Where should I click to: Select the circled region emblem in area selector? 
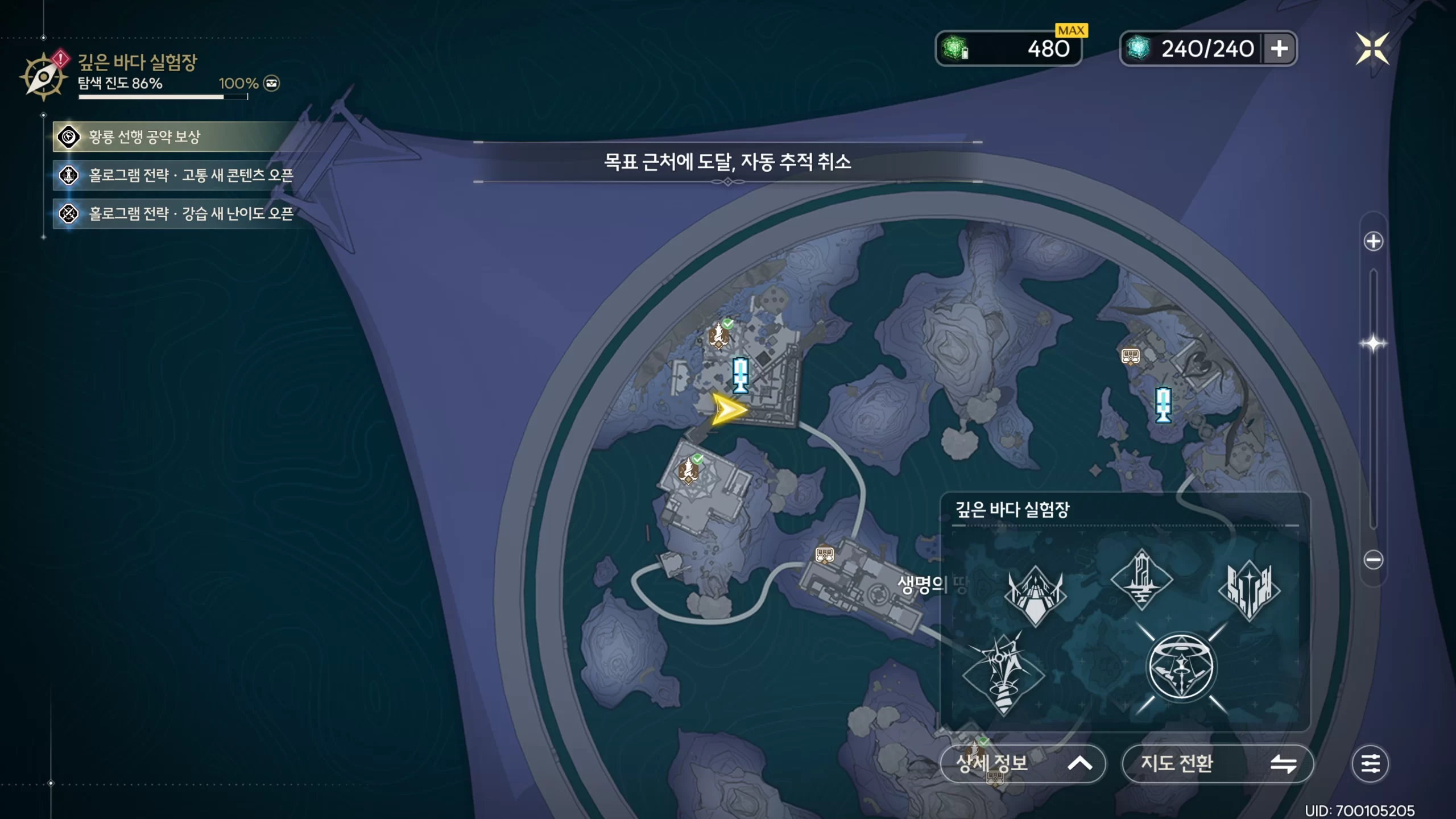1181,668
